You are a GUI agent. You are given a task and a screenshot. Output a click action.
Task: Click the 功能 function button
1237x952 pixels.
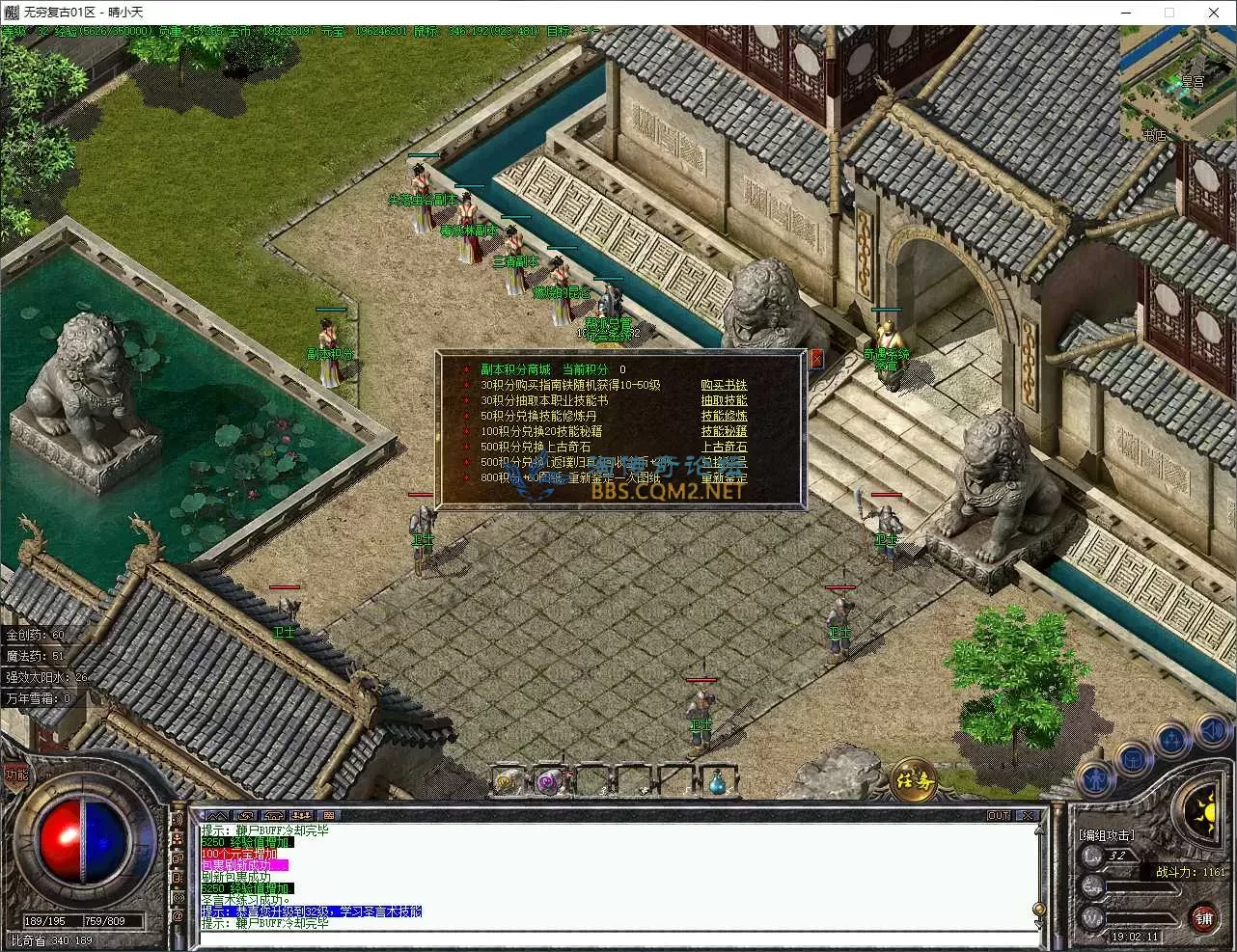tap(16, 774)
